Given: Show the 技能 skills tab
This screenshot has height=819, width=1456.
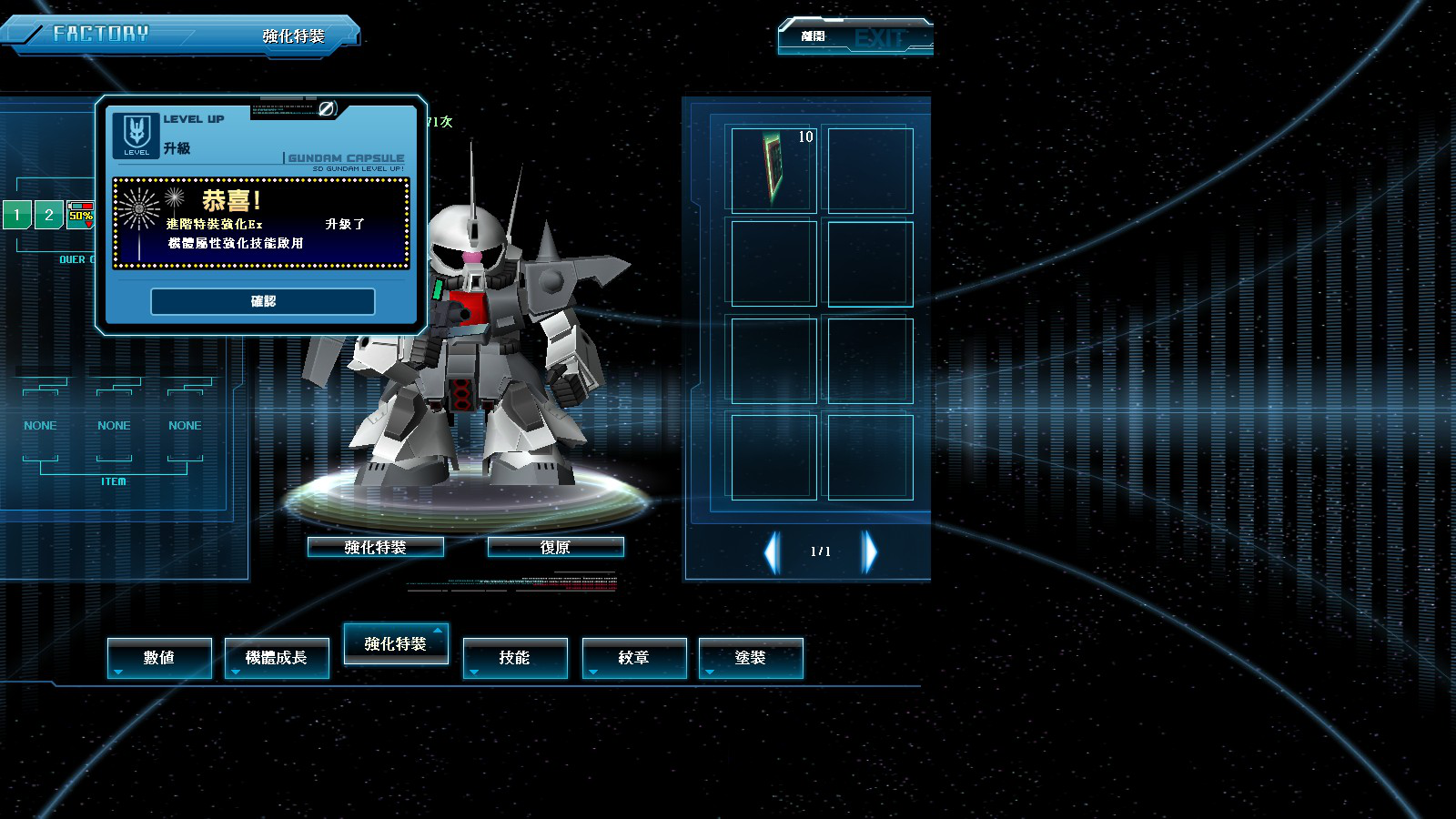Looking at the screenshot, I should (x=515, y=657).
